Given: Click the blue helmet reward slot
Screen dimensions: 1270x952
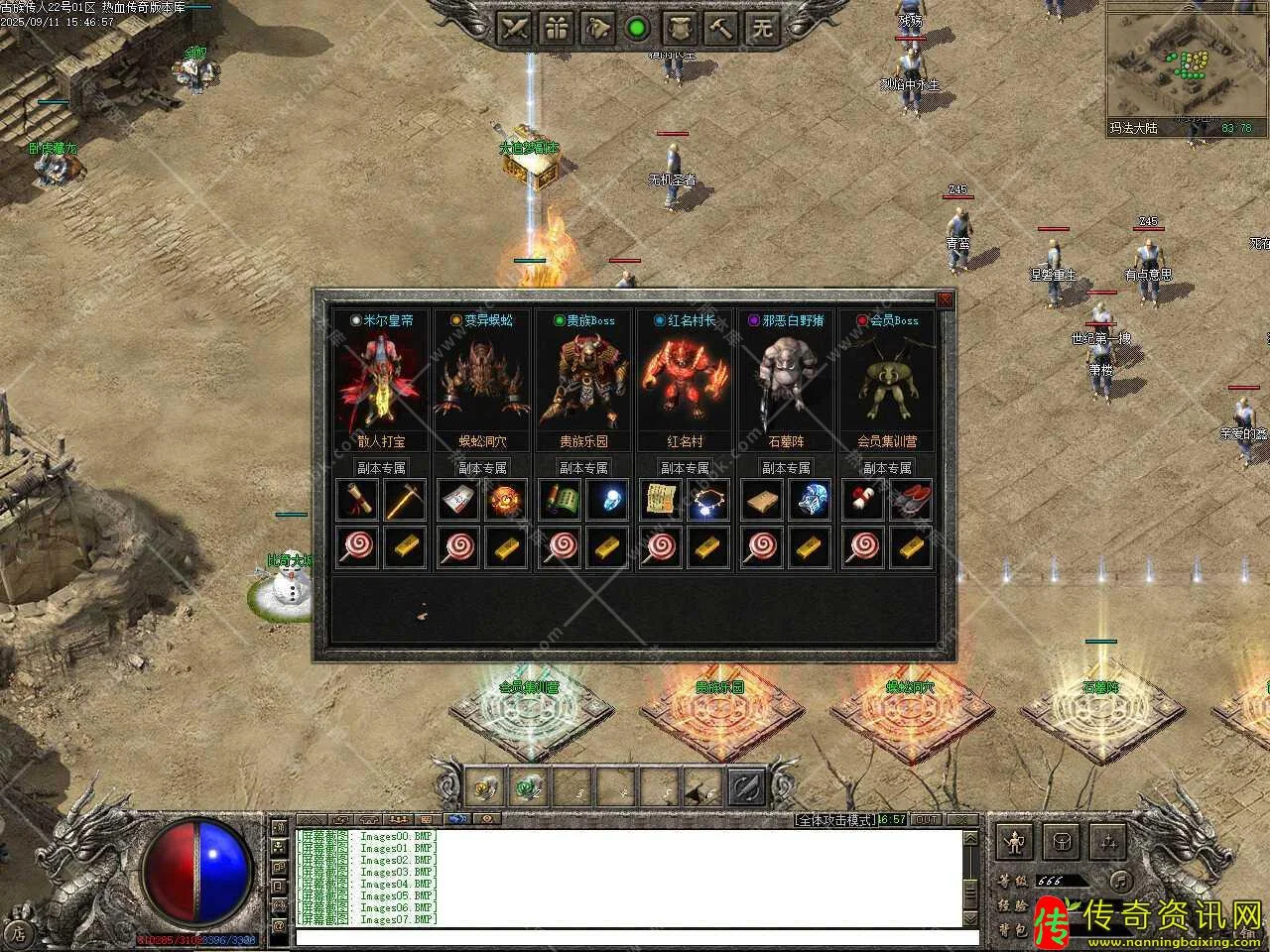Looking at the screenshot, I should 810,501.
